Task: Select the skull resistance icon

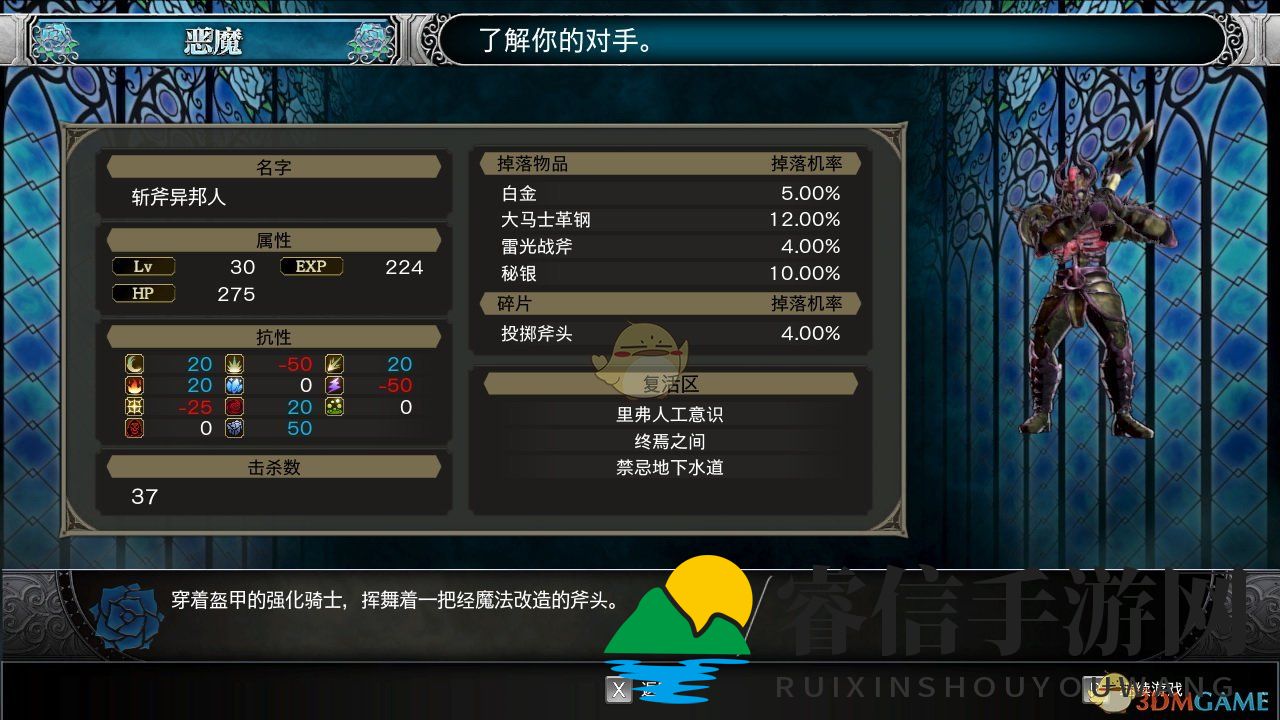Action: (x=133, y=428)
